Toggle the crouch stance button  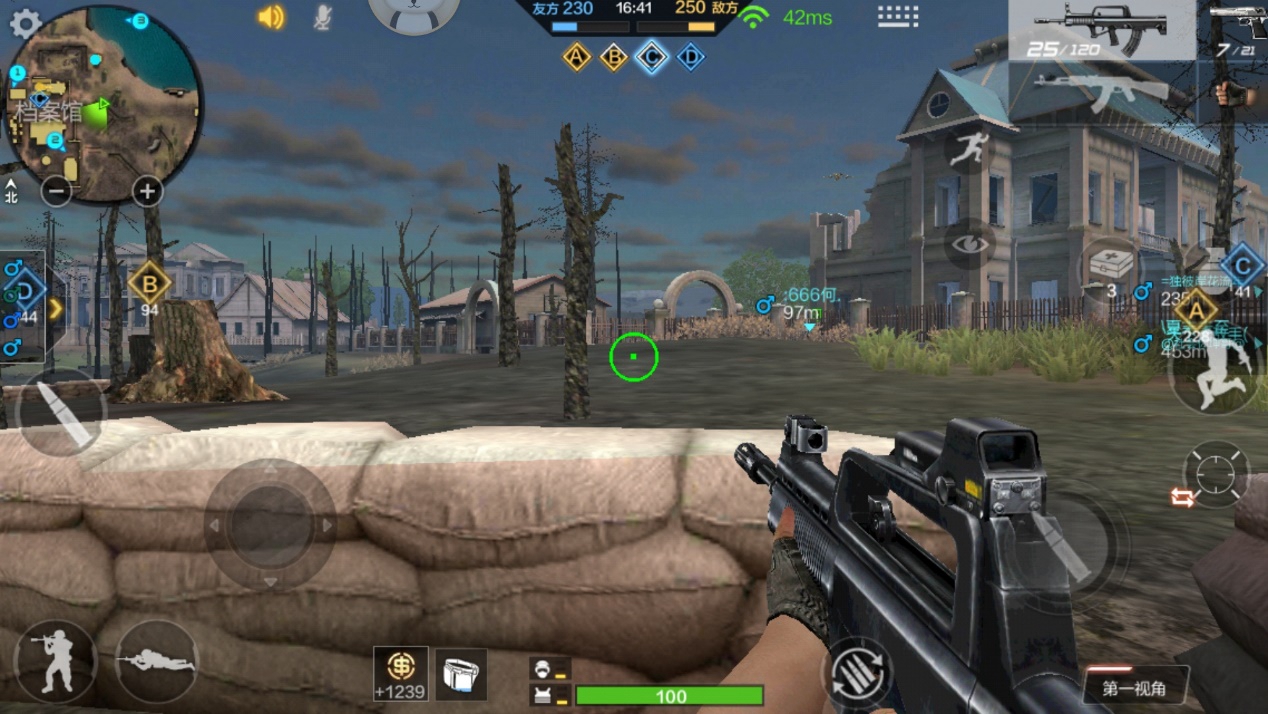[56, 661]
